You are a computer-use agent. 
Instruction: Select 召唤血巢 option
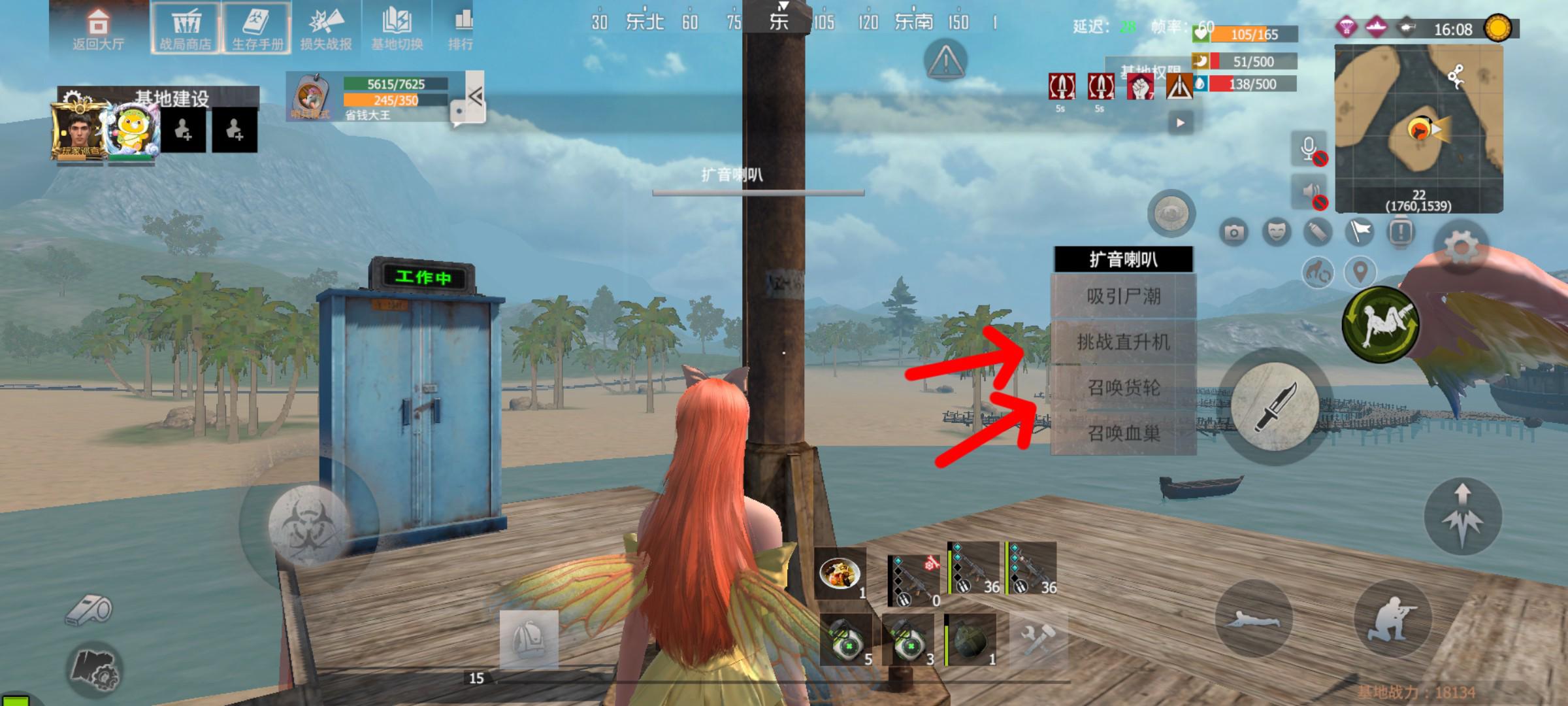coord(1123,433)
